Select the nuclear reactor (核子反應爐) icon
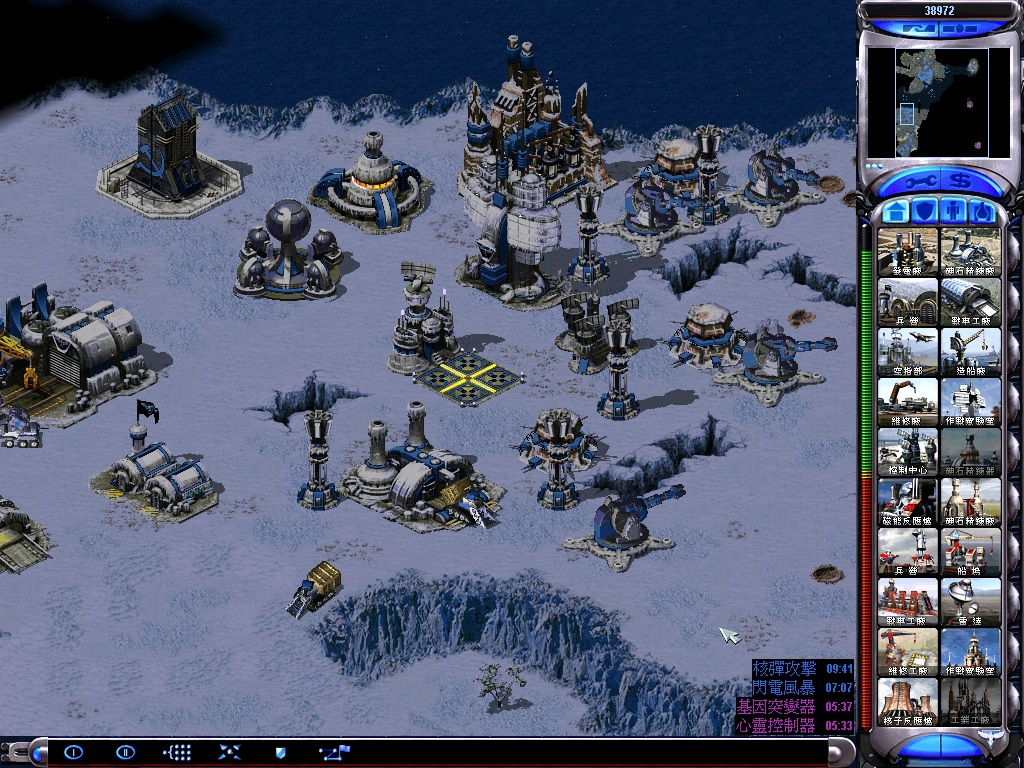The width and height of the screenshot is (1024, 768). click(x=908, y=701)
